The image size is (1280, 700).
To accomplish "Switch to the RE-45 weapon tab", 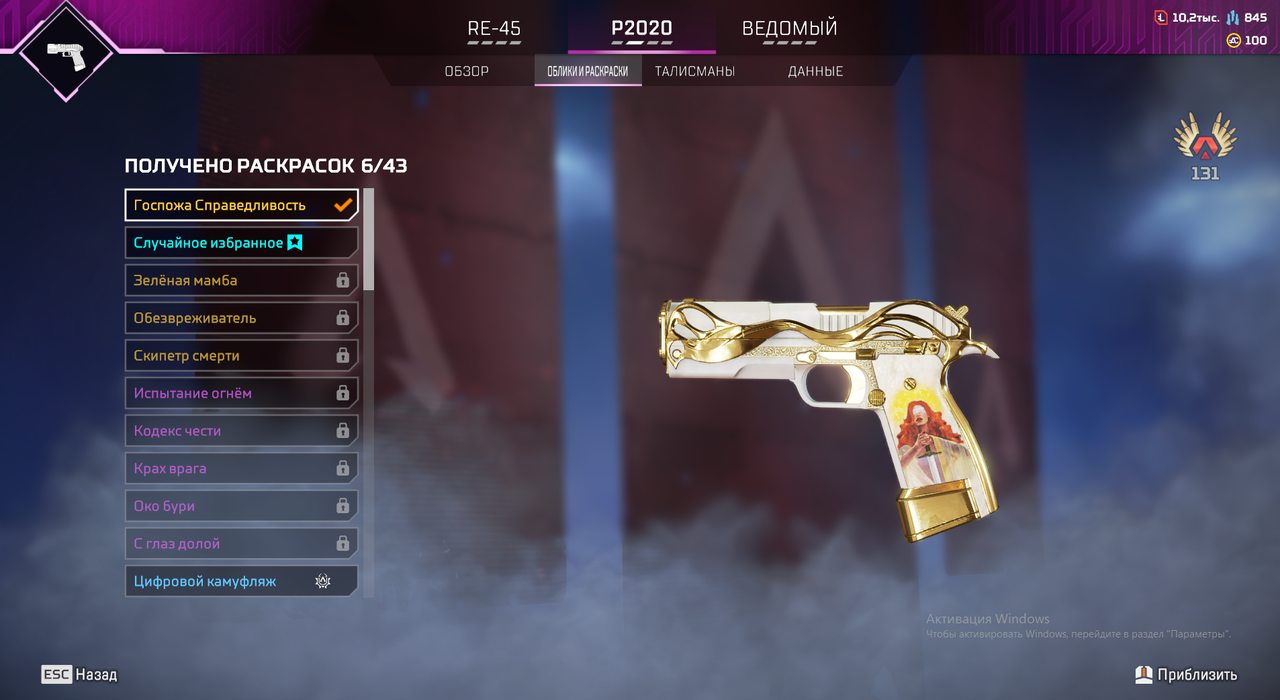I will (x=494, y=29).
